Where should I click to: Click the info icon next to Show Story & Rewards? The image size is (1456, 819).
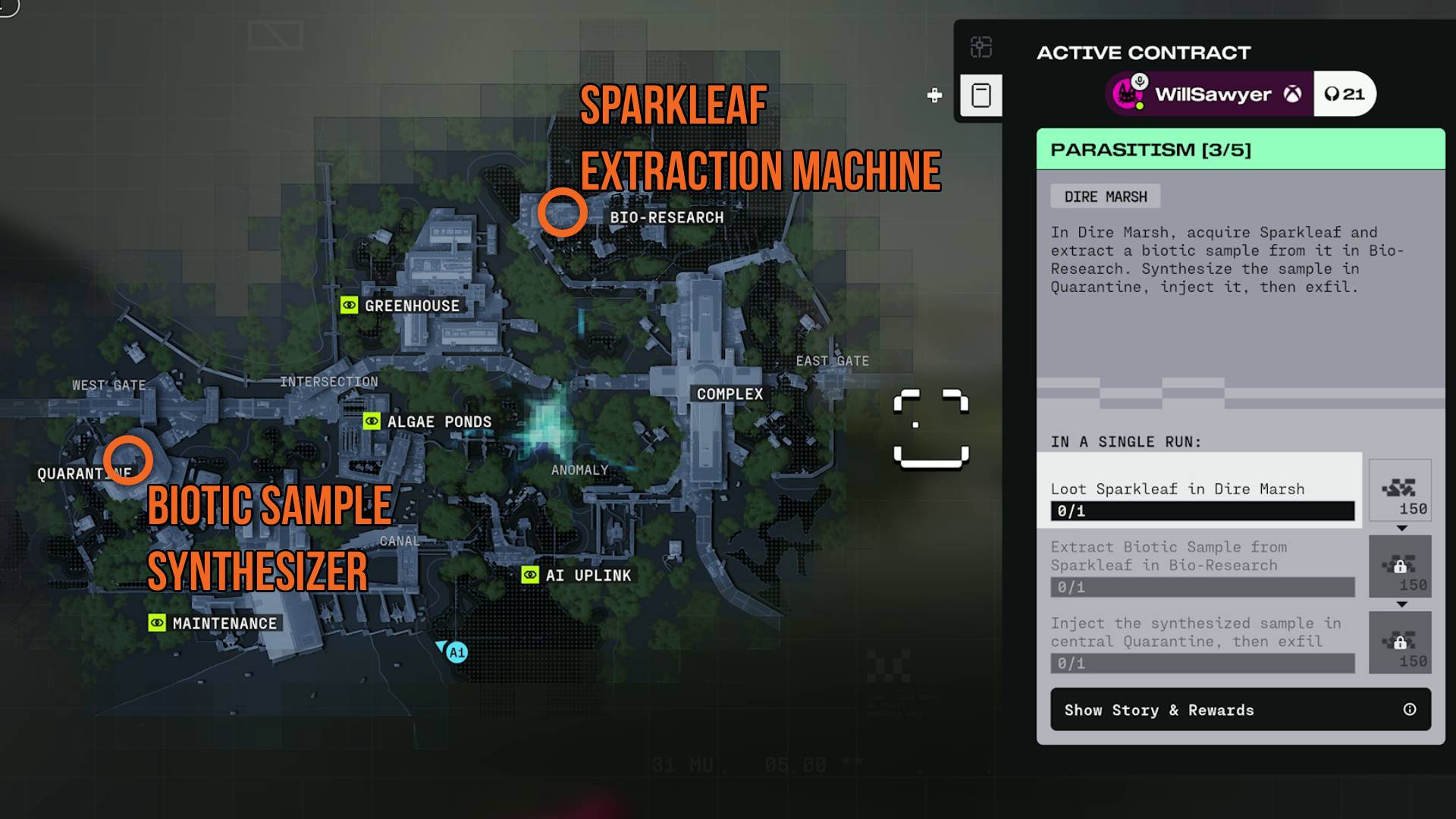(1409, 709)
